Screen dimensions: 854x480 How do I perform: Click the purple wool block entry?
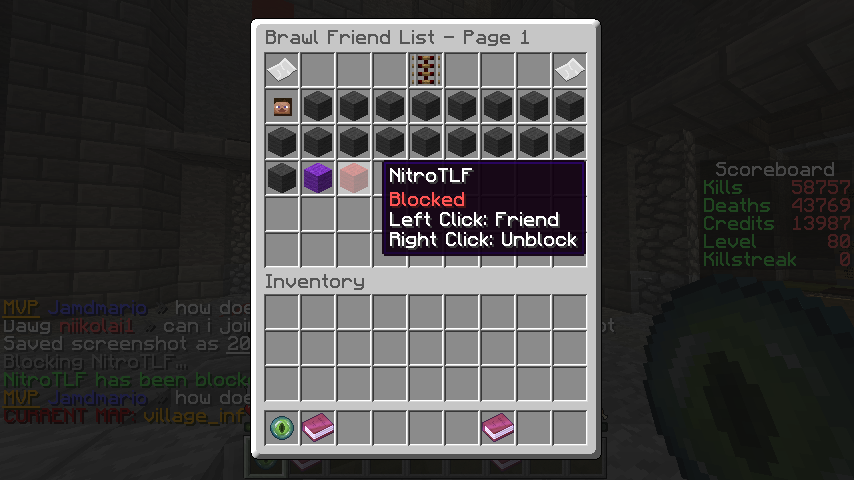[x=318, y=177]
